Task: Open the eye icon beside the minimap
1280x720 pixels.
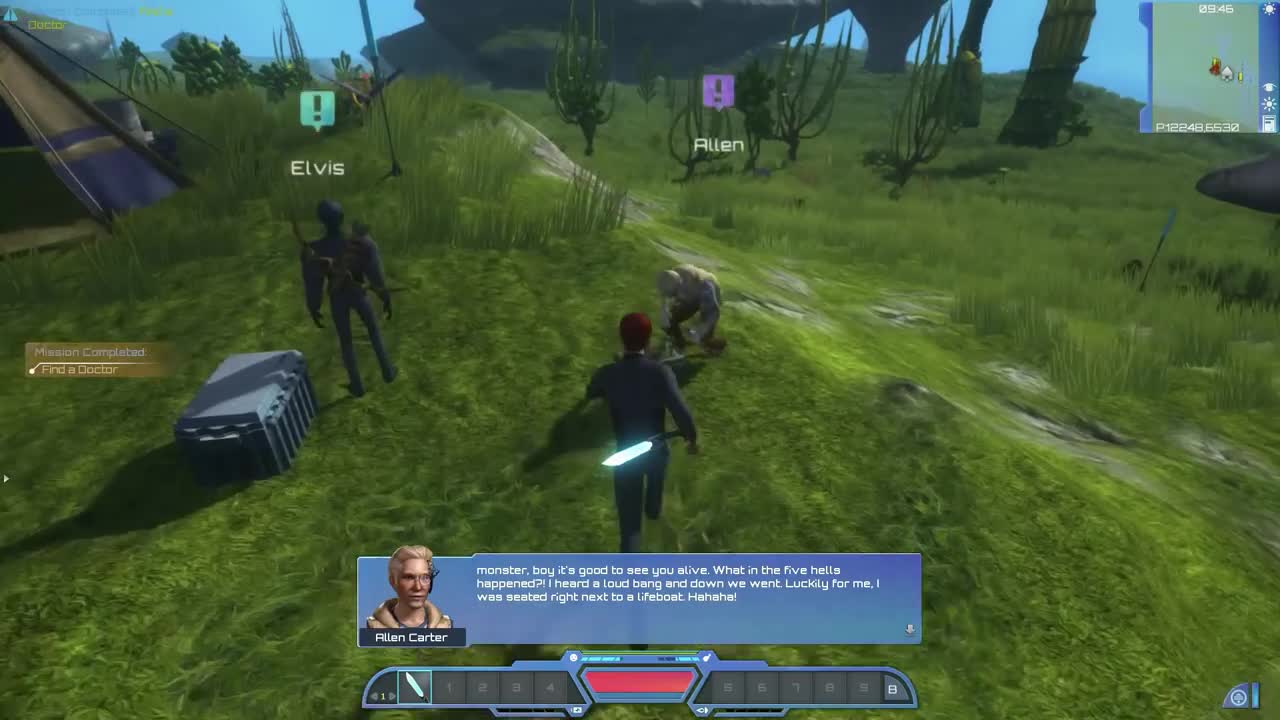Action: click(1268, 87)
